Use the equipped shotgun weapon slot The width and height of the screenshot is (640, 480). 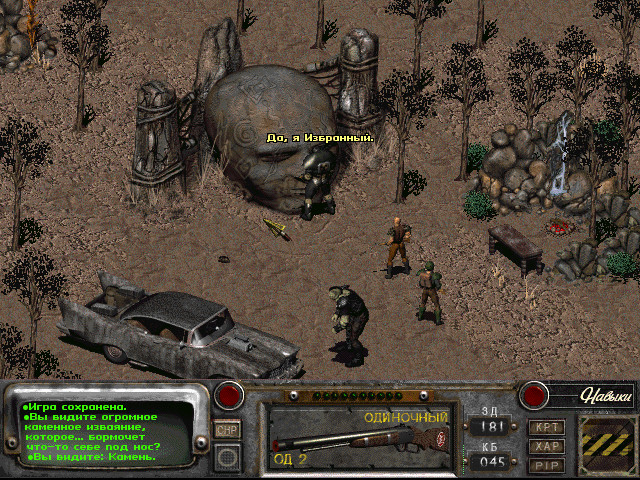point(360,436)
